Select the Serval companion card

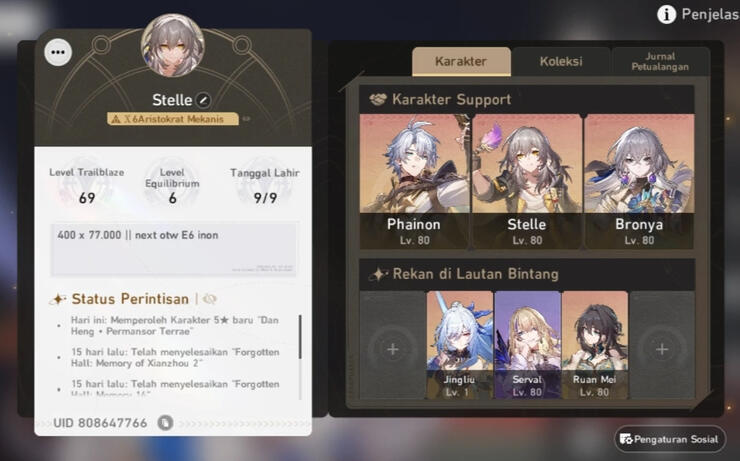click(527, 346)
